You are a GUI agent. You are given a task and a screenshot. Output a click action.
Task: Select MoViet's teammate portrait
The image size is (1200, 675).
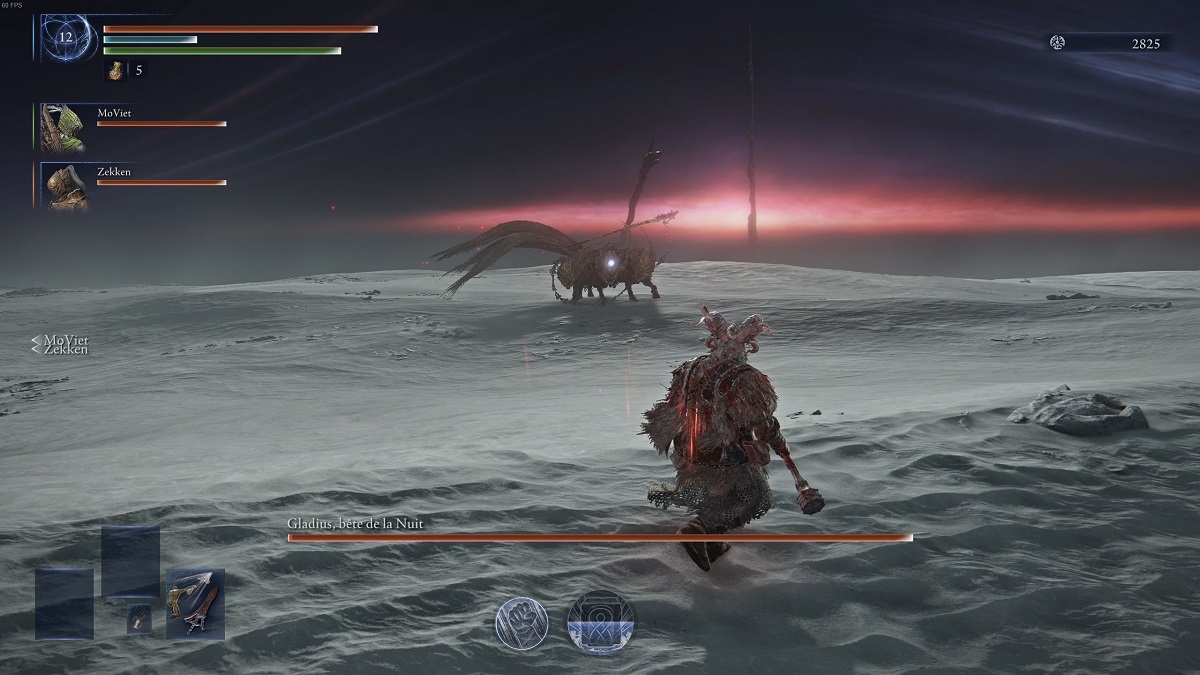click(x=62, y=127)
